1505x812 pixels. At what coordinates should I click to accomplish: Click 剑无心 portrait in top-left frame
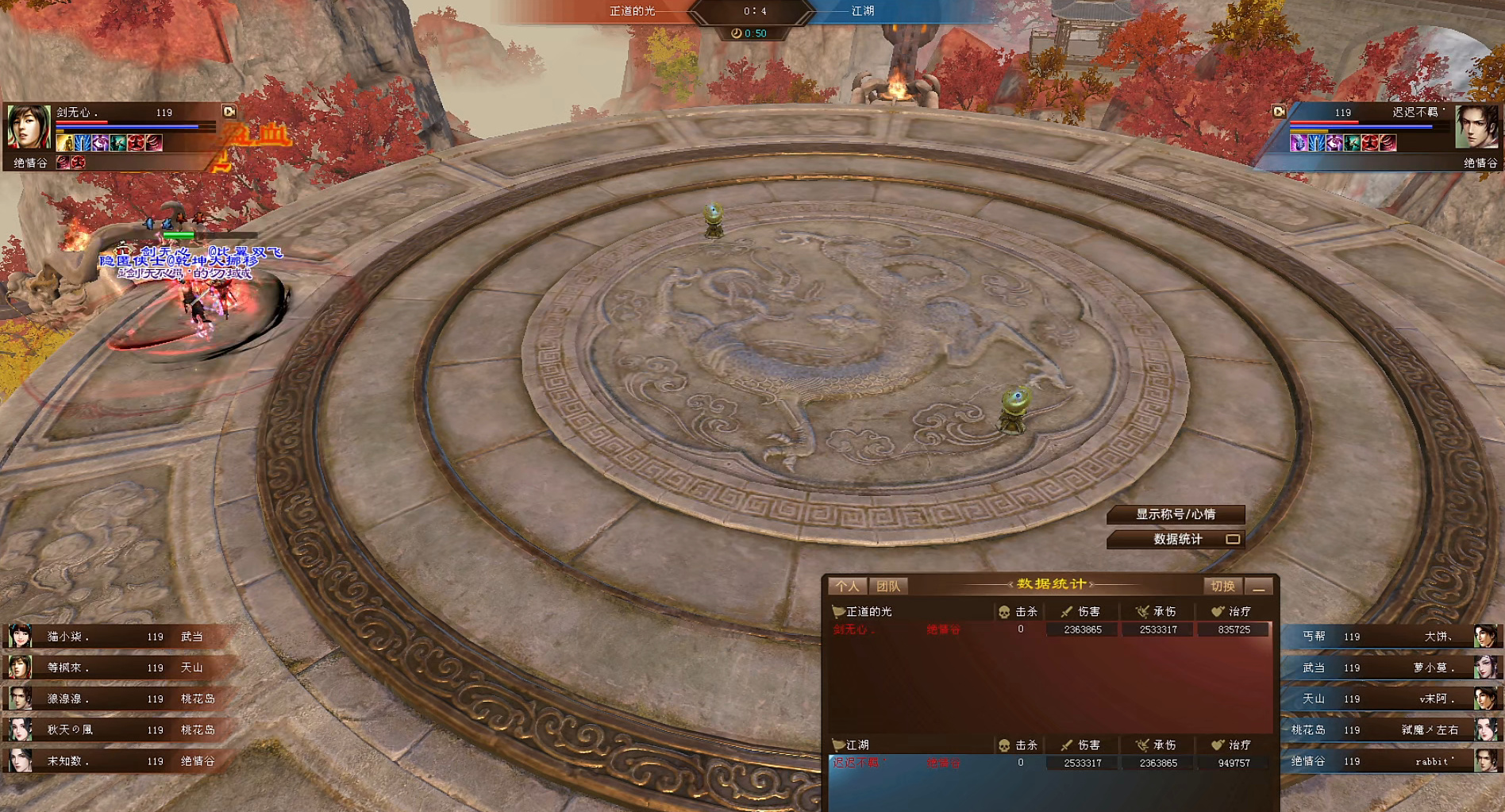(29, 126)
